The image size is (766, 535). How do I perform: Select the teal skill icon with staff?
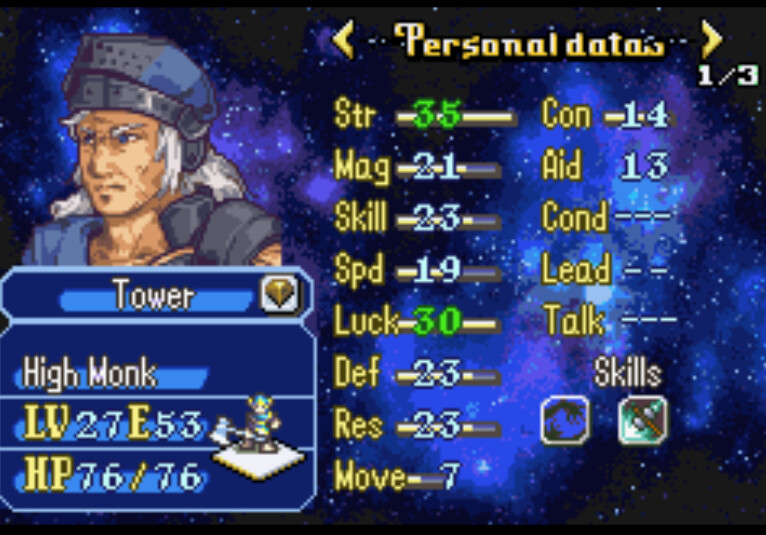coord(642,420)
